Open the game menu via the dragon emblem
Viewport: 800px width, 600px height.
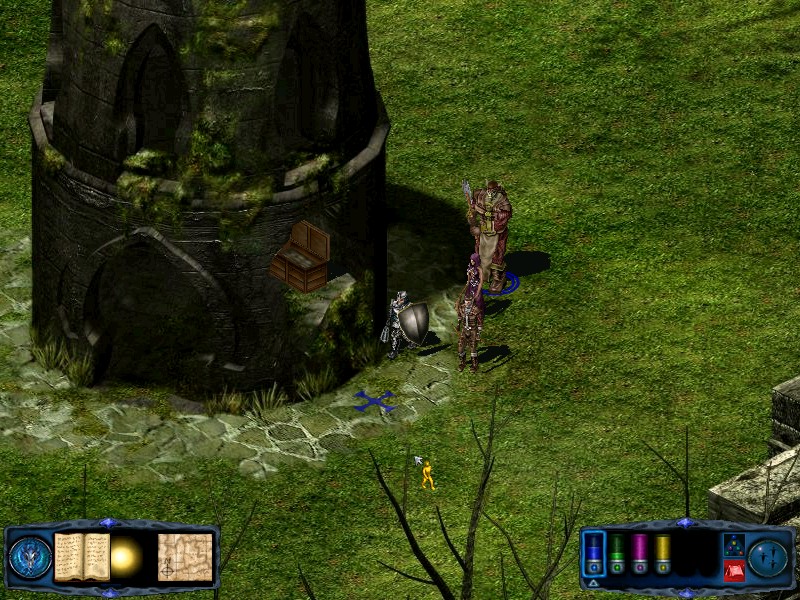point(30,557)
